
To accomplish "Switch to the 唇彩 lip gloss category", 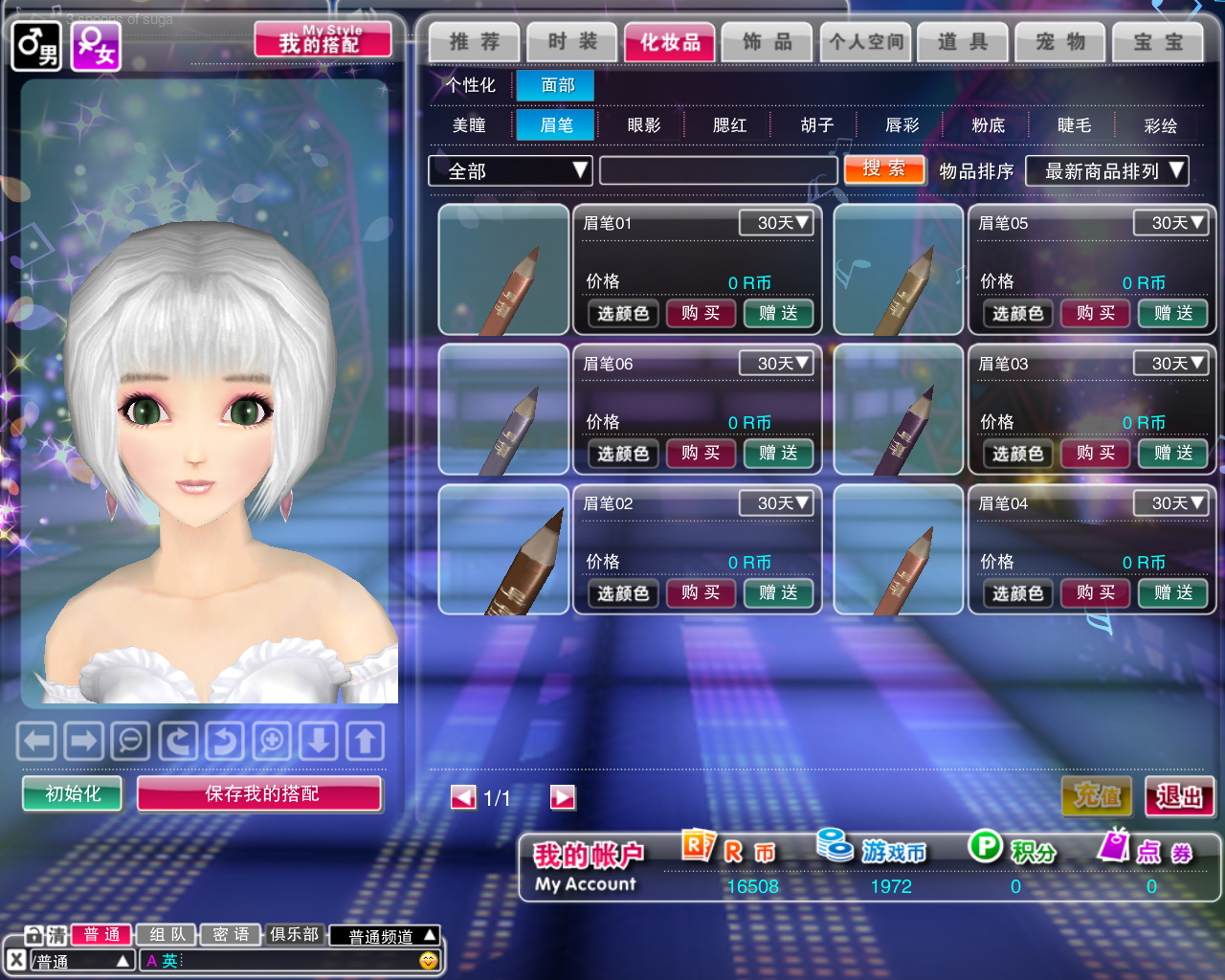I will [x=902, y=125].
